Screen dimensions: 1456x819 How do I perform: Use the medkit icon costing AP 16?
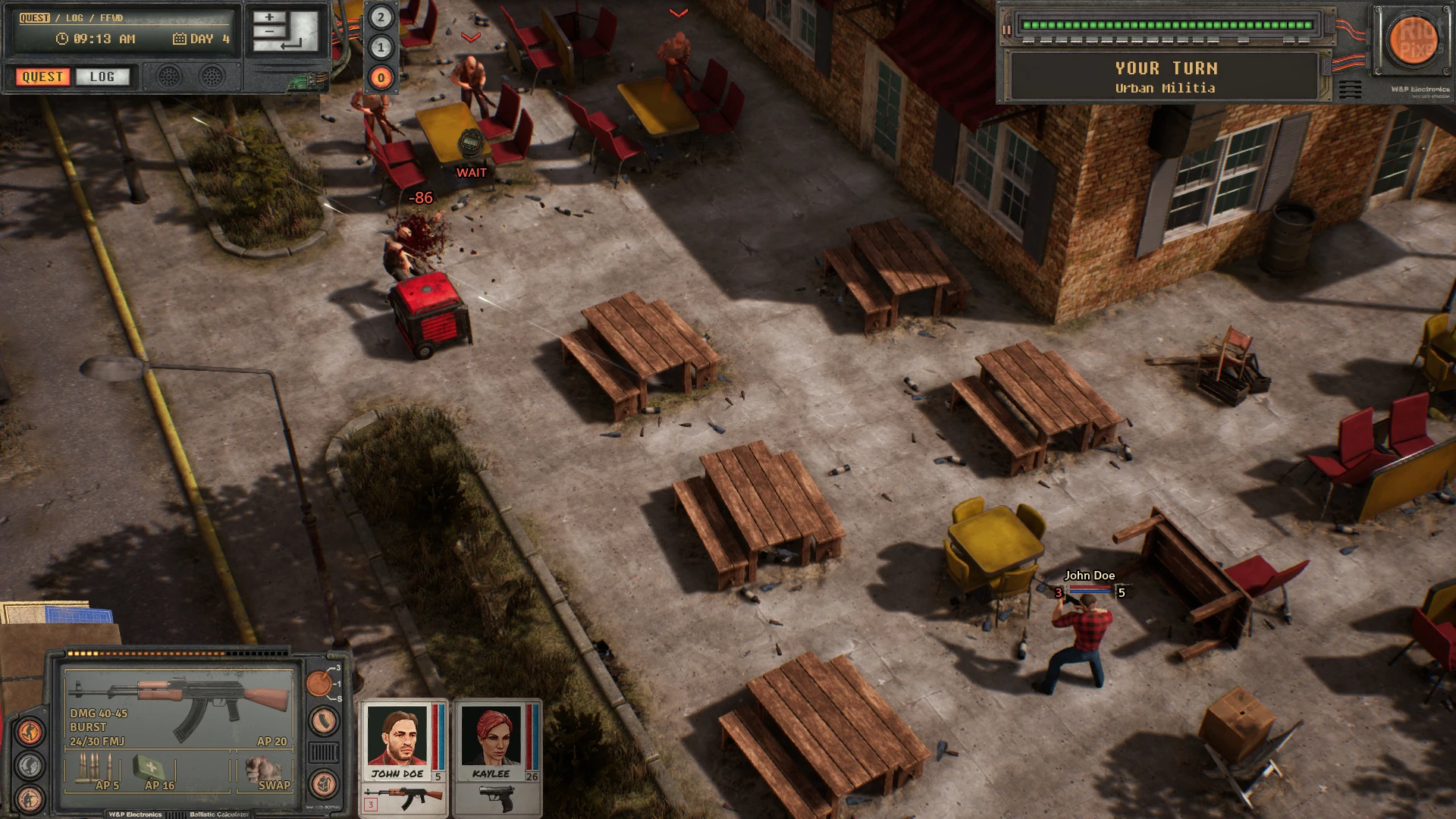pyautogui.click(x=151, y=767)
